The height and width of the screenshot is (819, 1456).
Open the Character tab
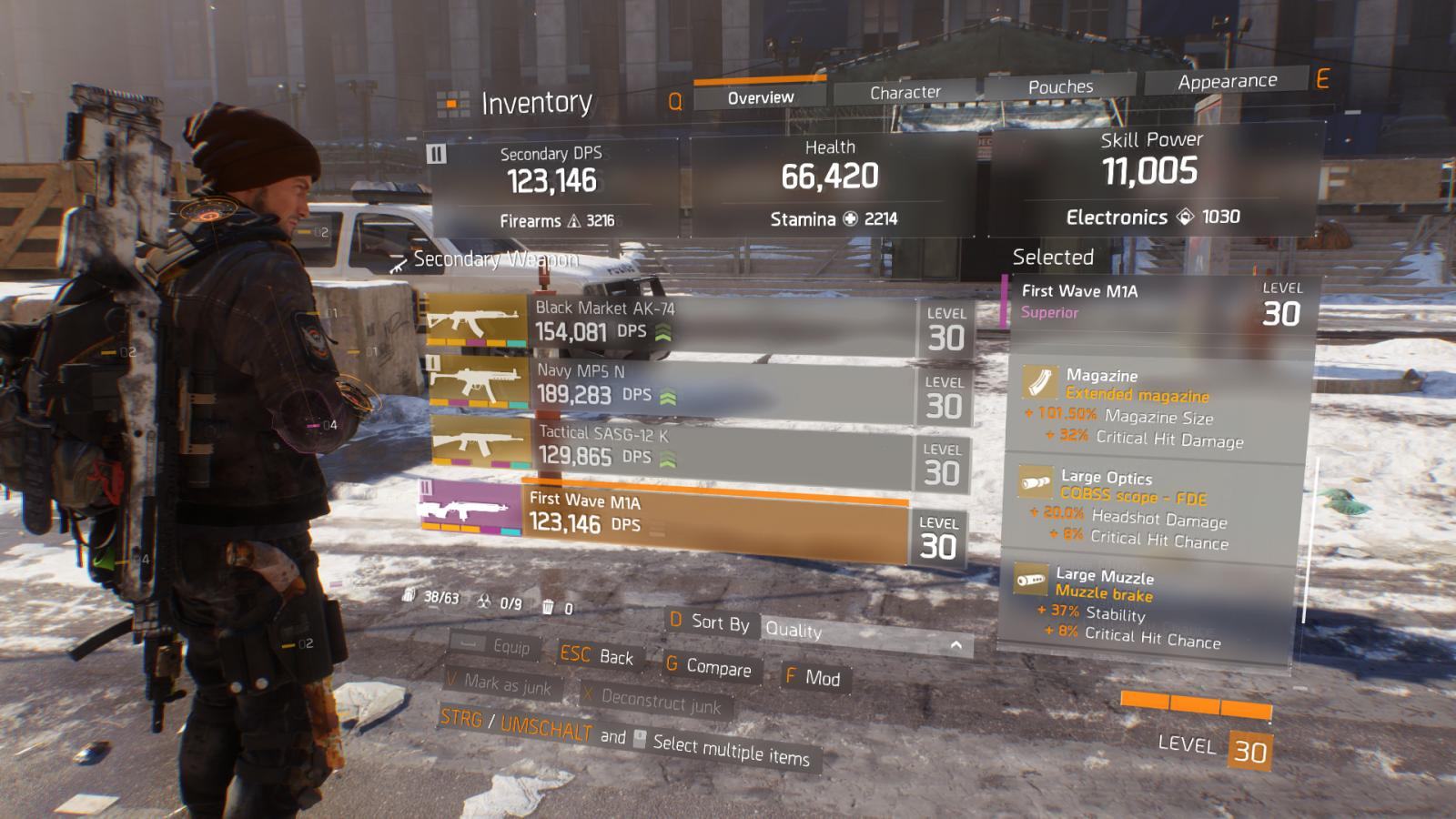tap(905, 93)
